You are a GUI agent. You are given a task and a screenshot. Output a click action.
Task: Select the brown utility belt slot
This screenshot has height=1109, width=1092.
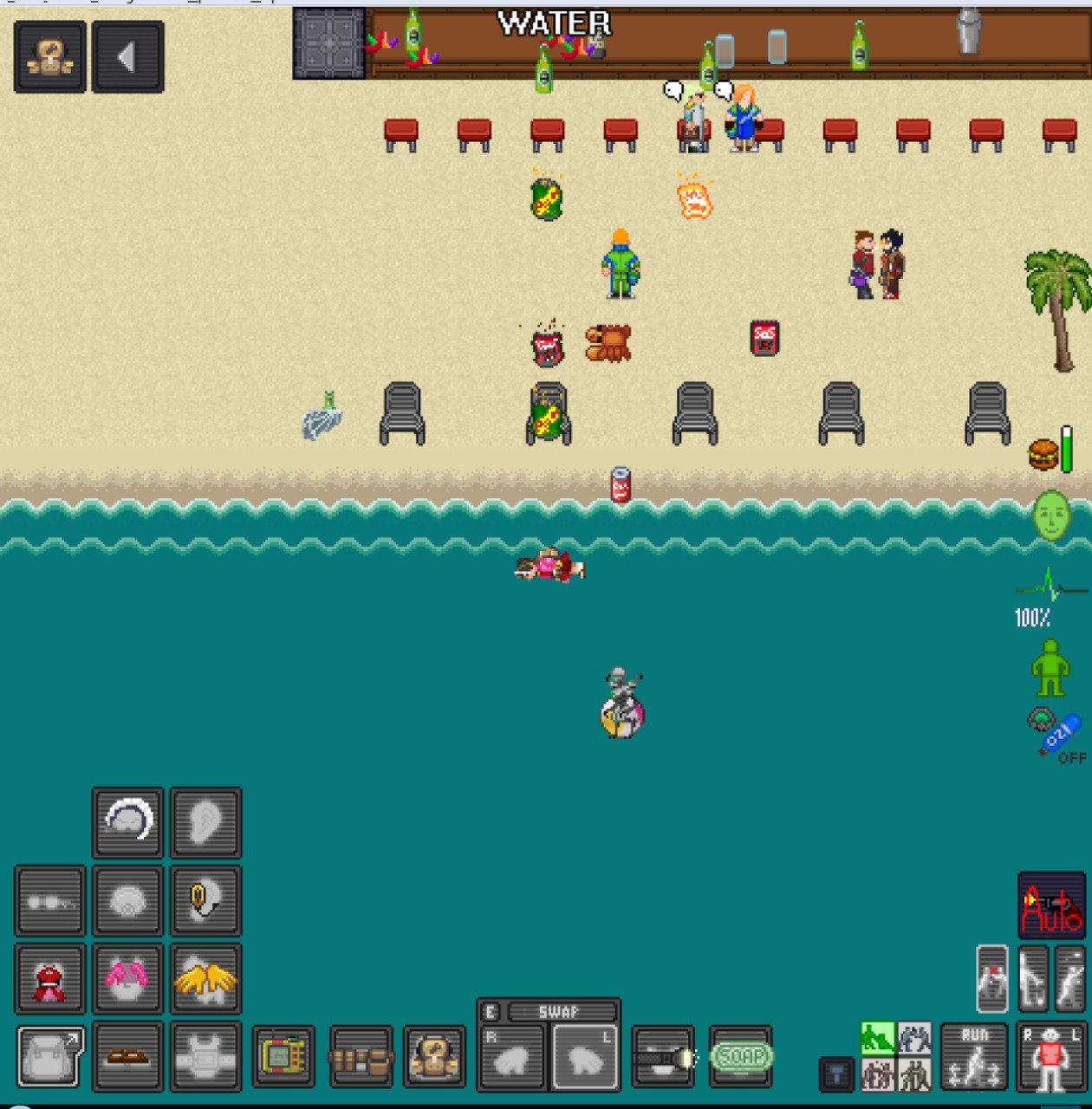pos(361,1056)
